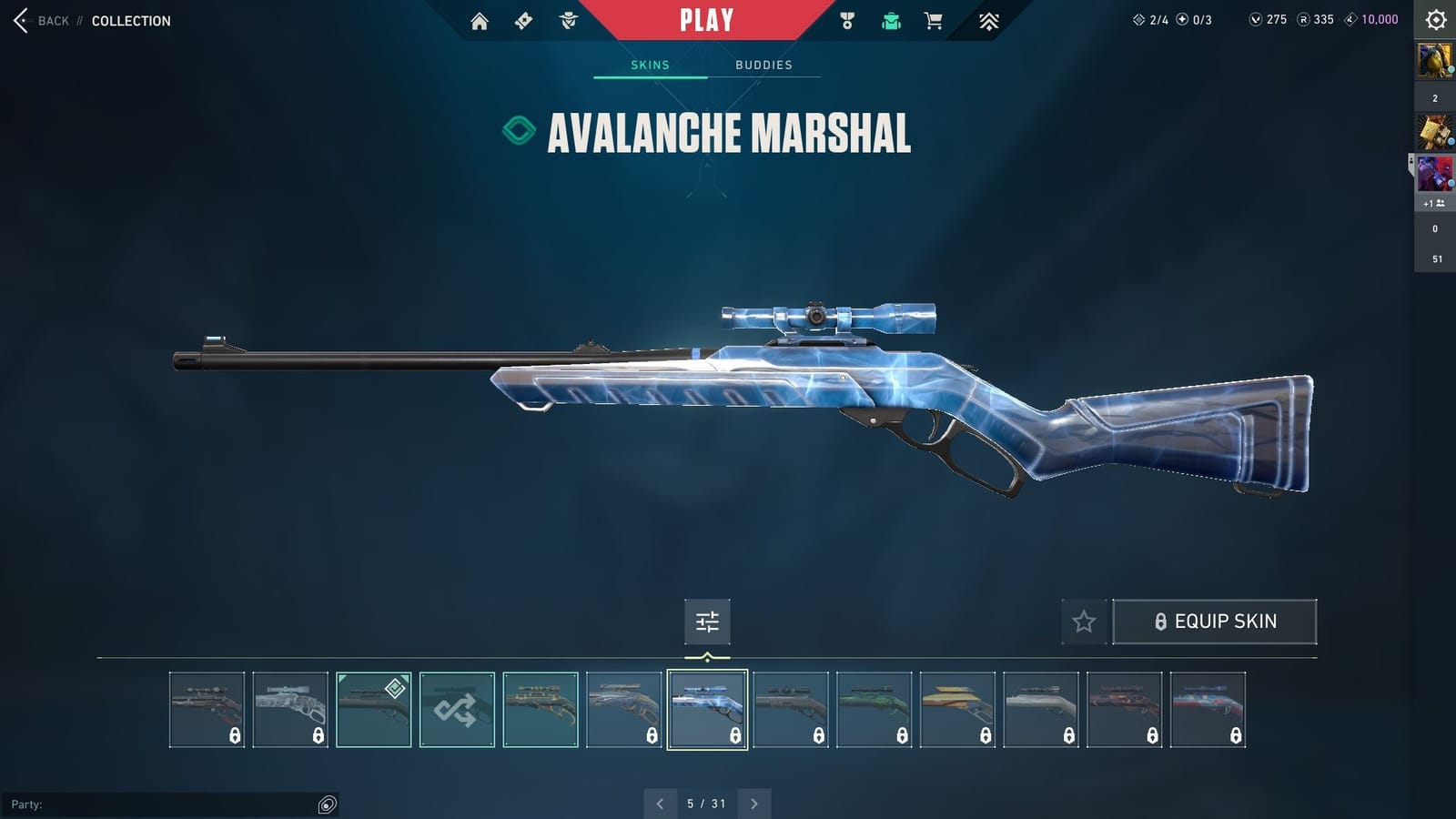Expand party members via the +1 badge
The width and height of the screenshot is (1456, 819).
point(1435,204)
